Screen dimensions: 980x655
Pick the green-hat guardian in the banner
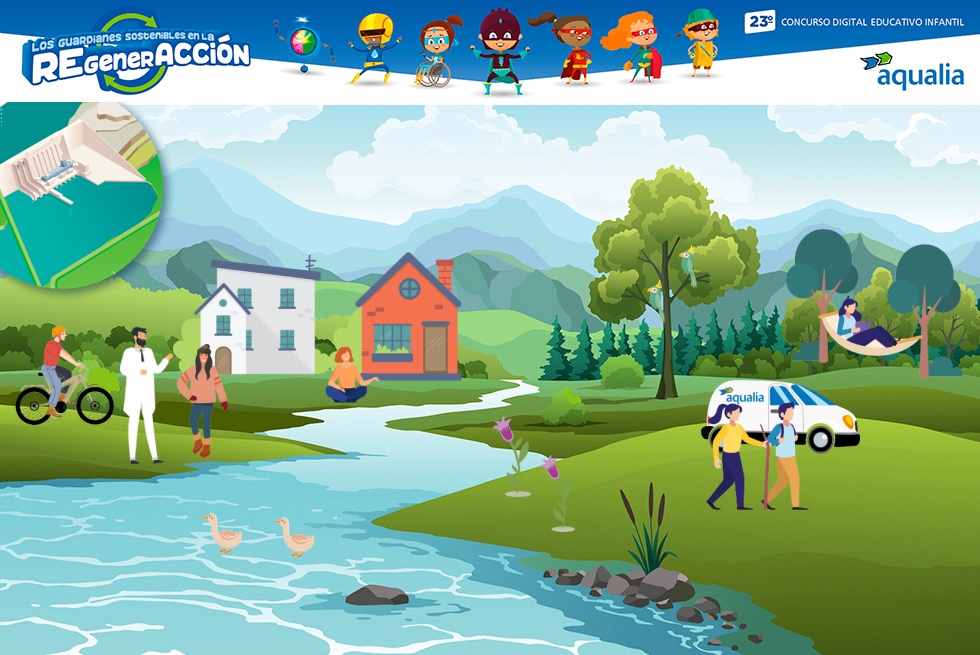click(702, 43)
